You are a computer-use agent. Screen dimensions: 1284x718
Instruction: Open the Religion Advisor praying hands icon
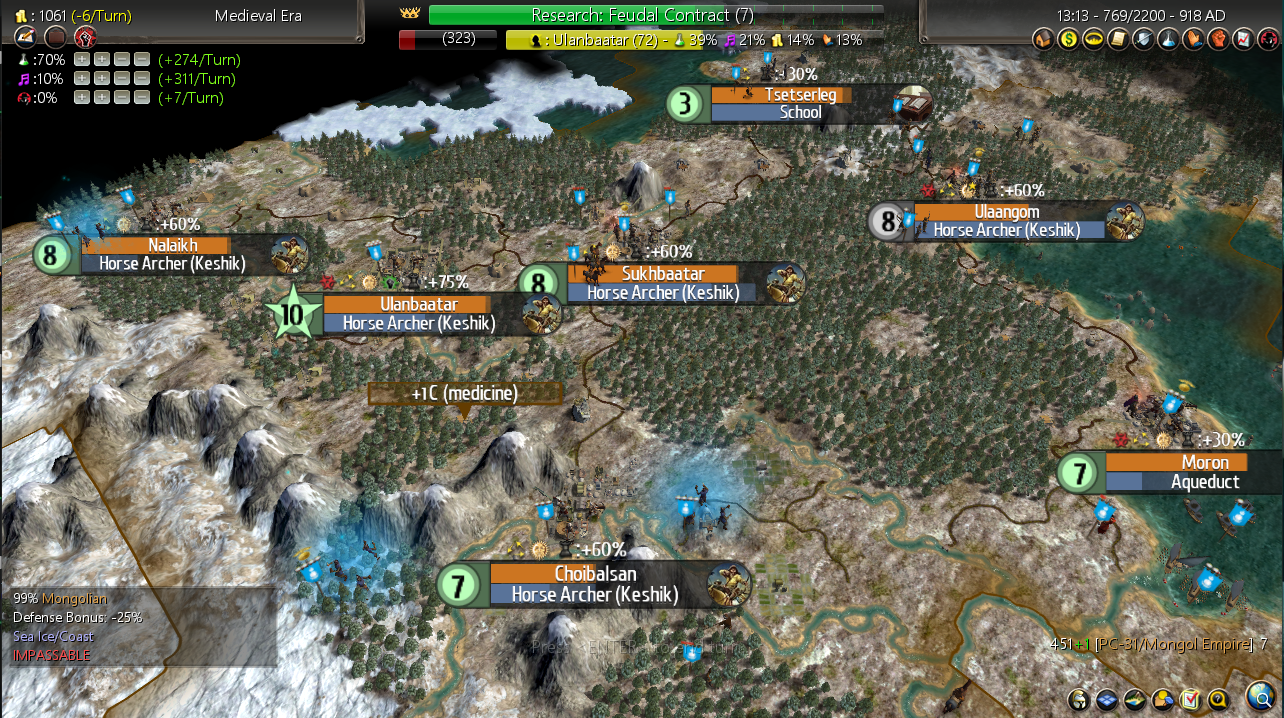tap(1192, 40)
